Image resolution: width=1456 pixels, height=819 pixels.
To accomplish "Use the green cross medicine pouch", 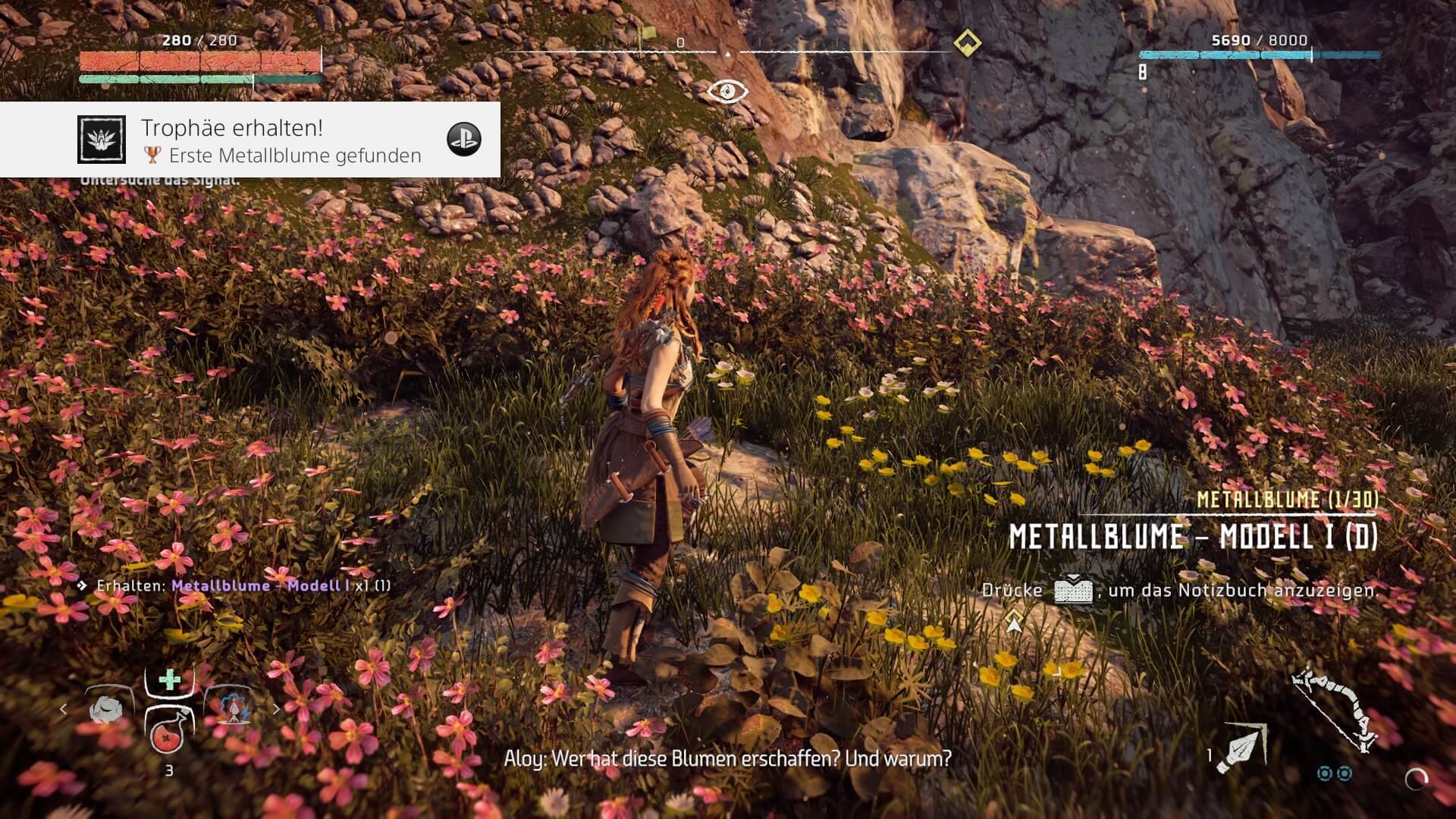I will (169, 679).
